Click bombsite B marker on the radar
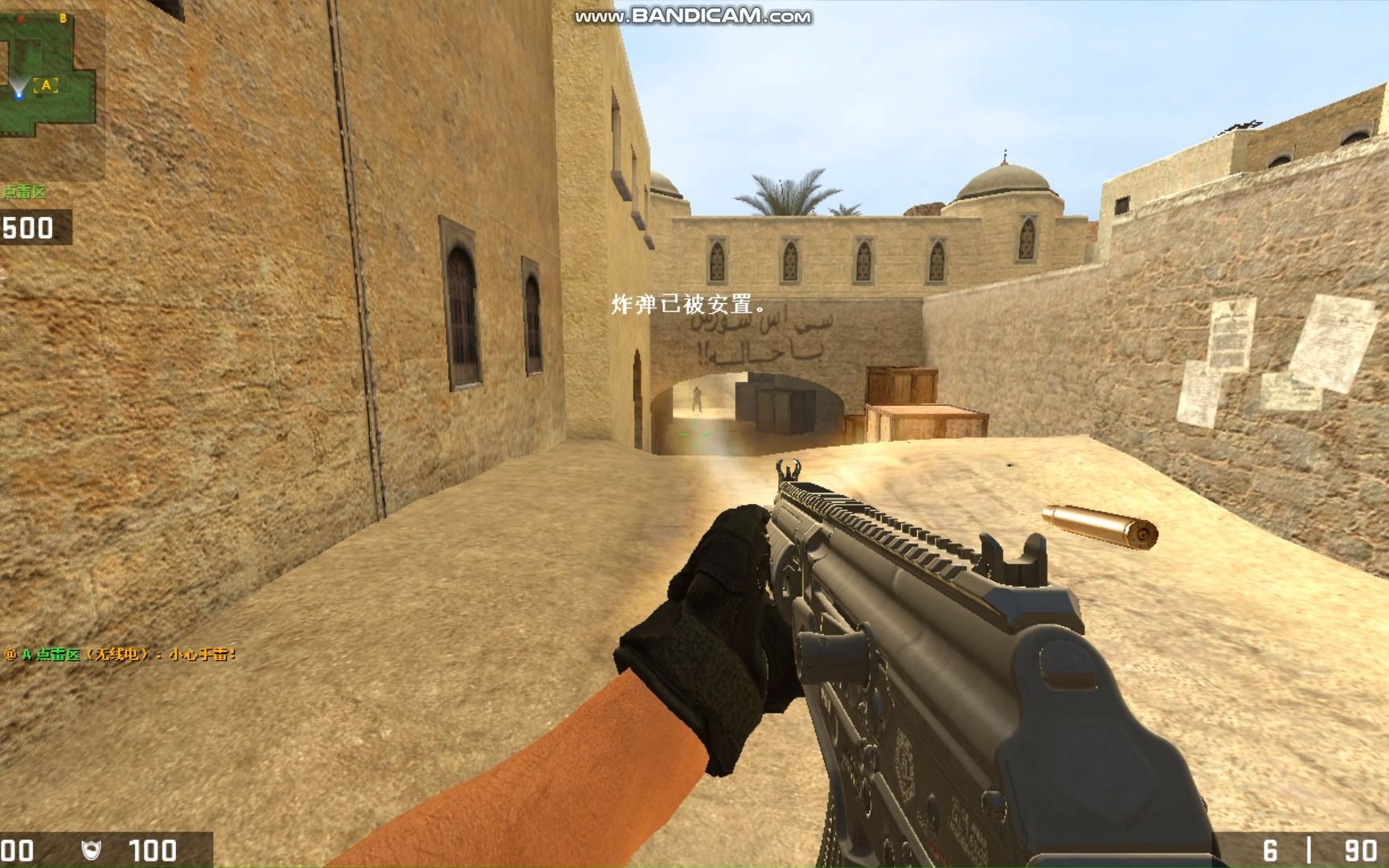 (x=64, y=18)
